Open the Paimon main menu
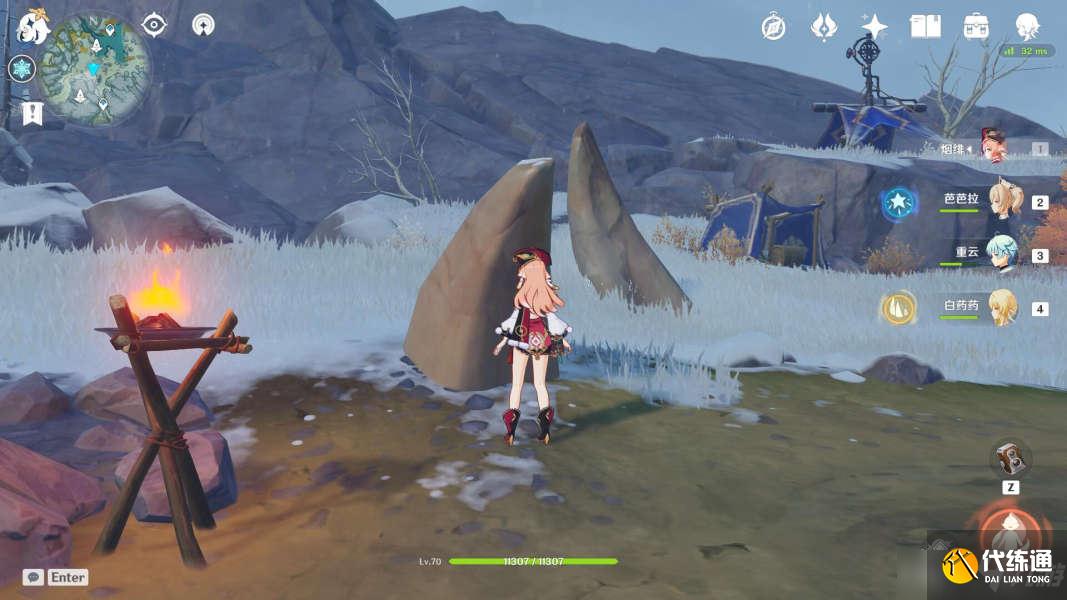Viewport: 1067px width, 600px height. point(33,27)
